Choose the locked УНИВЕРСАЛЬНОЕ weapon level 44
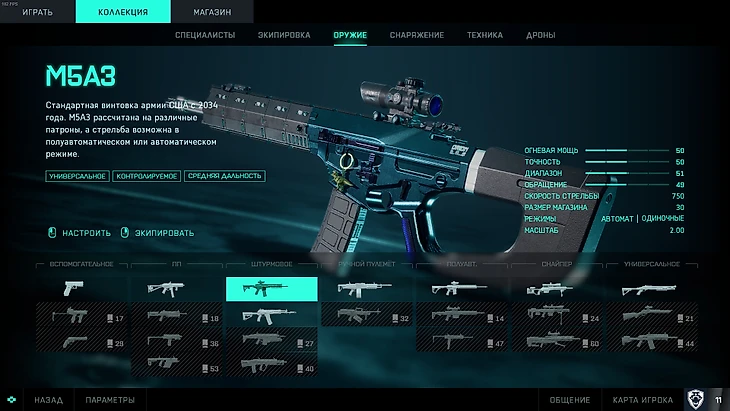 click(x=650, y=342)
